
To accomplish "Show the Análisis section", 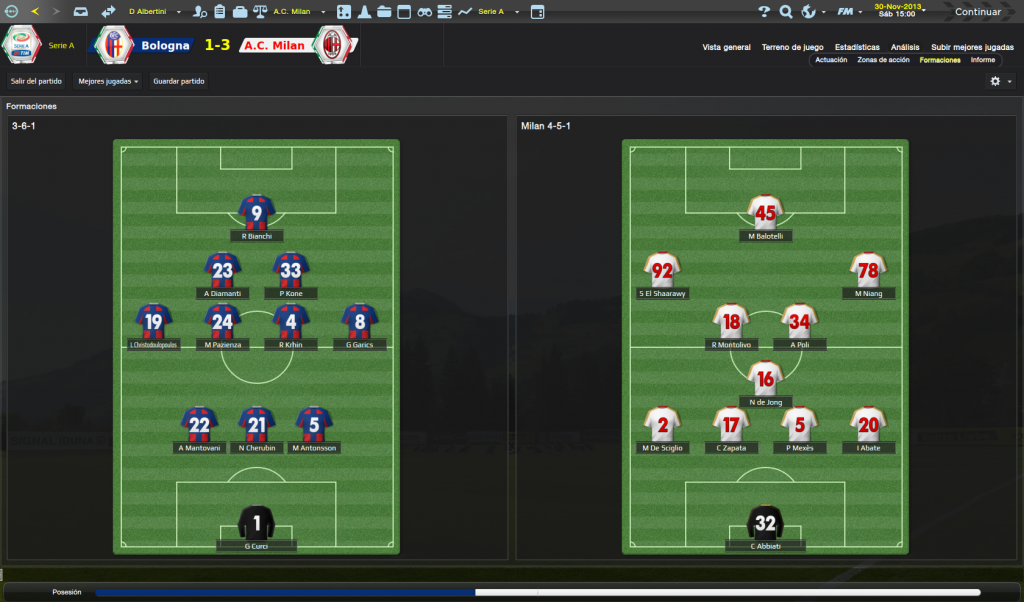I will tap(905, 47).
